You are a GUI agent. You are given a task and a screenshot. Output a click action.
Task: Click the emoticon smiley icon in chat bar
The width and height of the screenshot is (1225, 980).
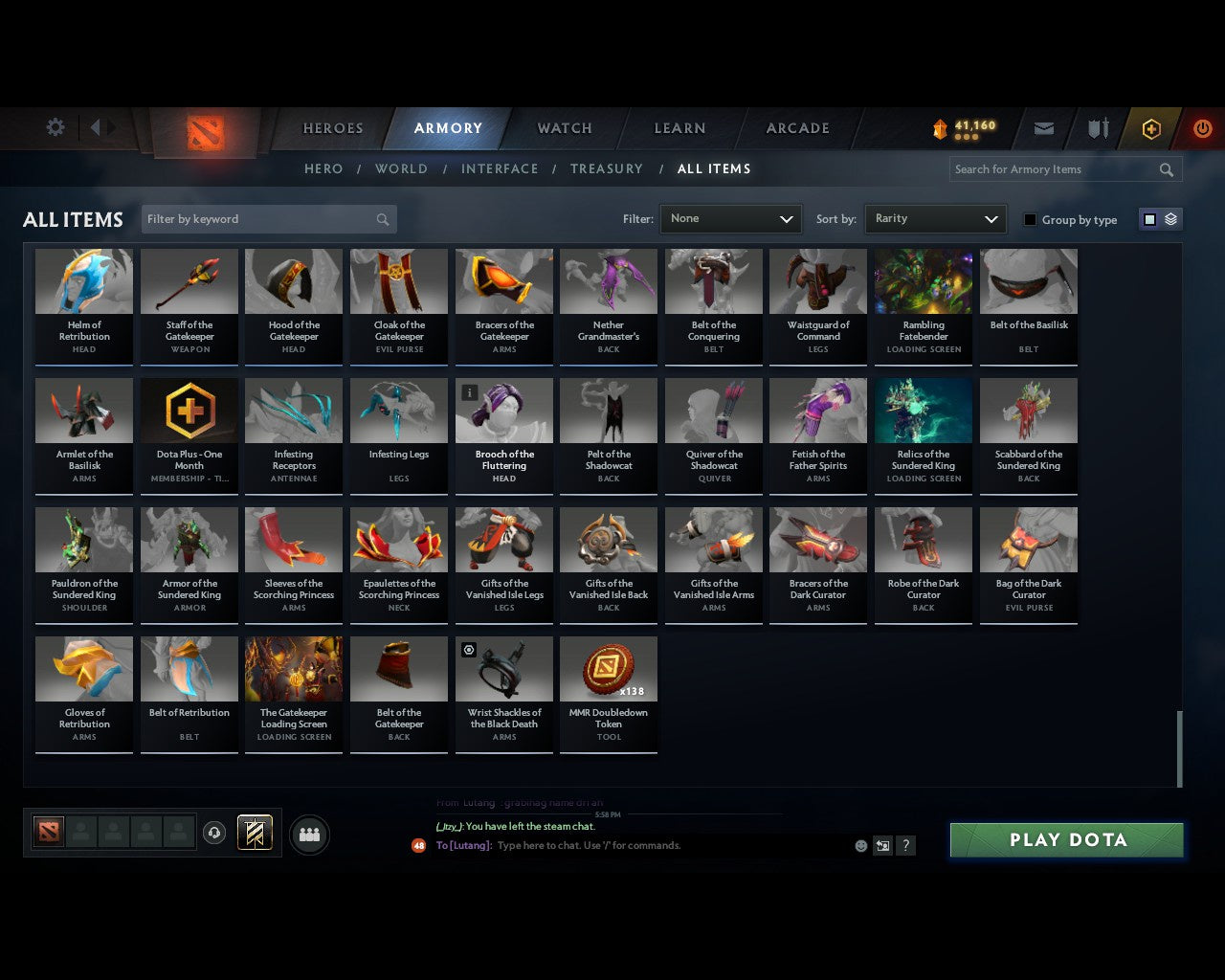pyautogui.click(x=859, y=846)
